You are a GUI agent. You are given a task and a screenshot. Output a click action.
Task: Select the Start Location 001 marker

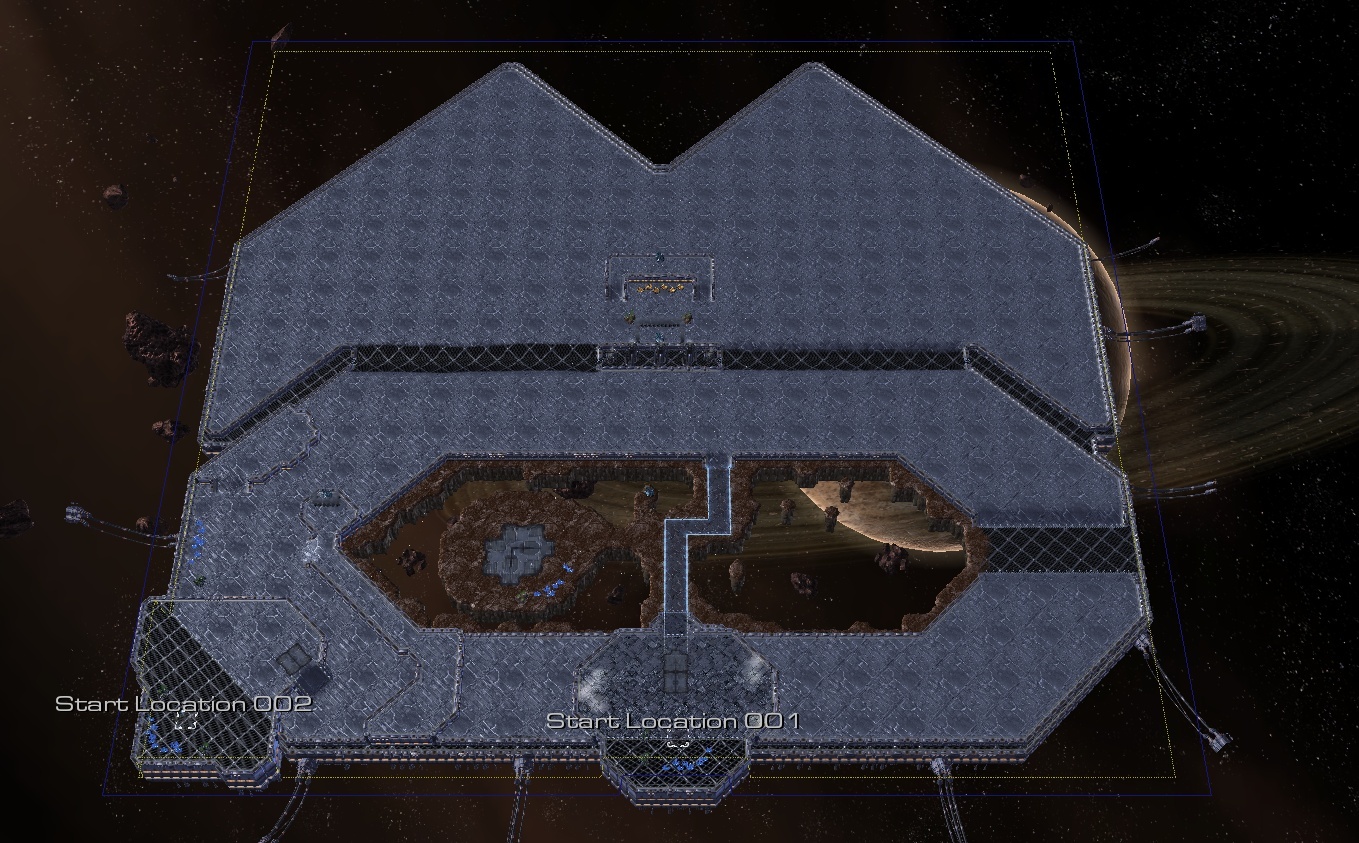(676, 744)
